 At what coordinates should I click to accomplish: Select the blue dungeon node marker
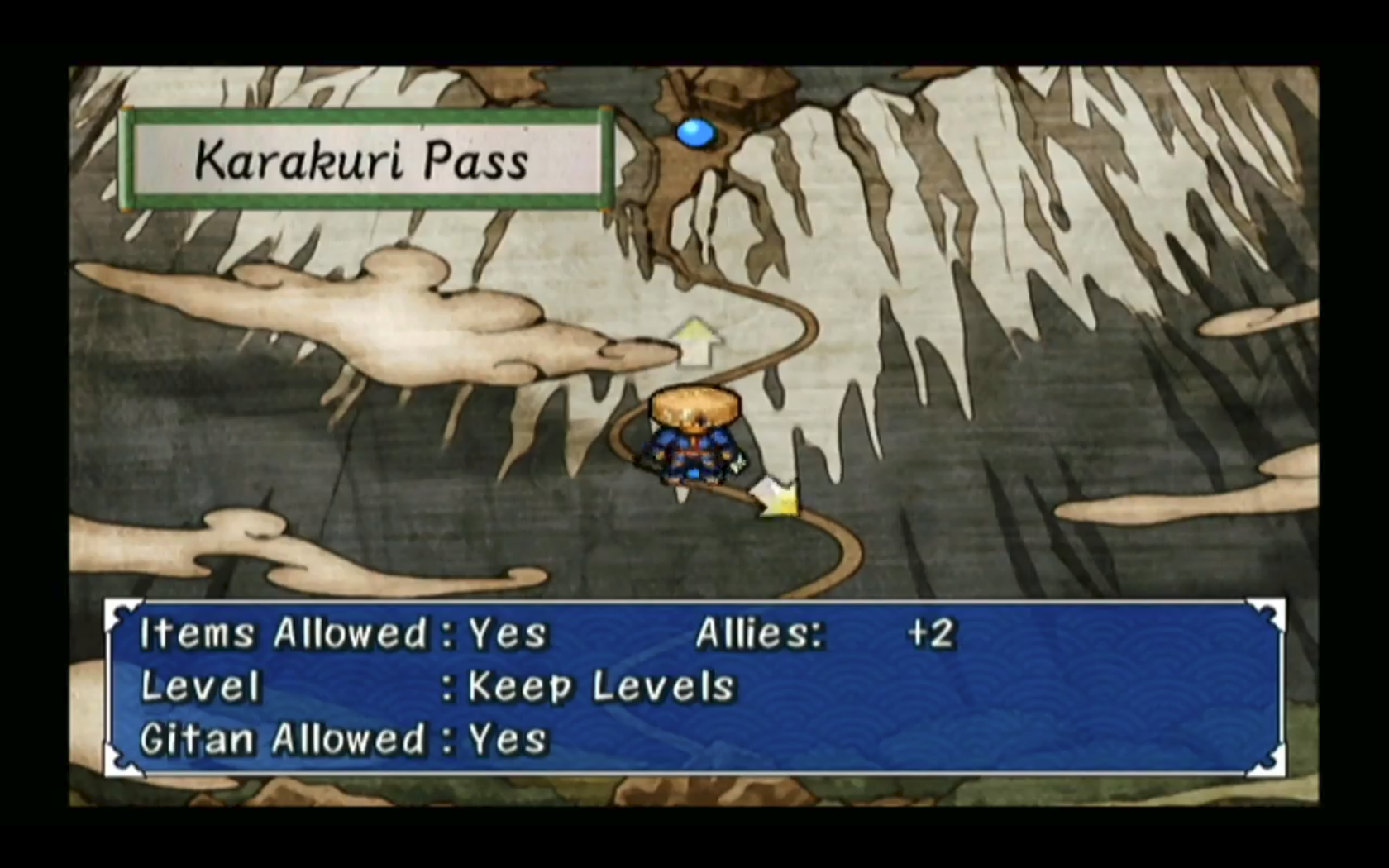tap(695, 133)
